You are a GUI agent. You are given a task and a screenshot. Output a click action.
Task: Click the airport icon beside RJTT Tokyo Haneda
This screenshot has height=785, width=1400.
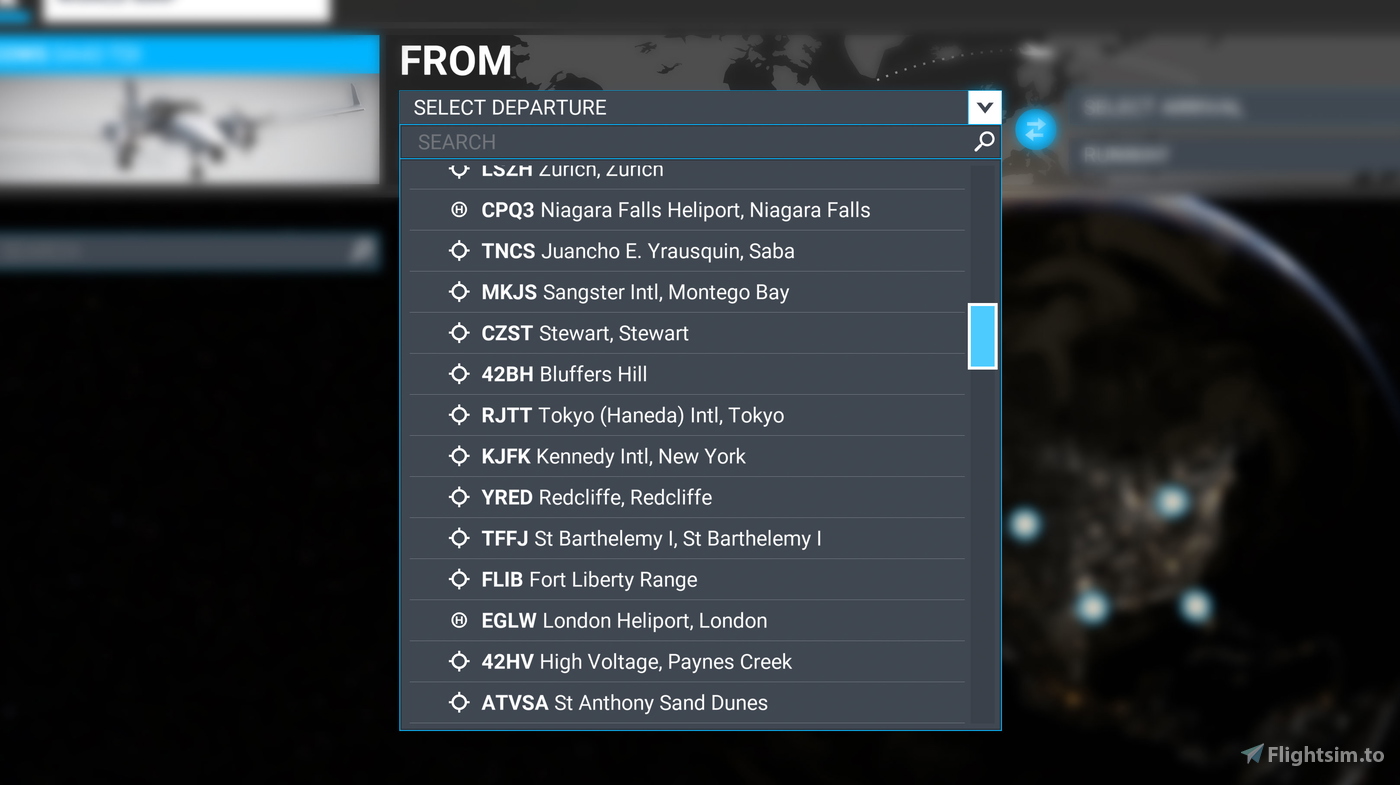459,415
